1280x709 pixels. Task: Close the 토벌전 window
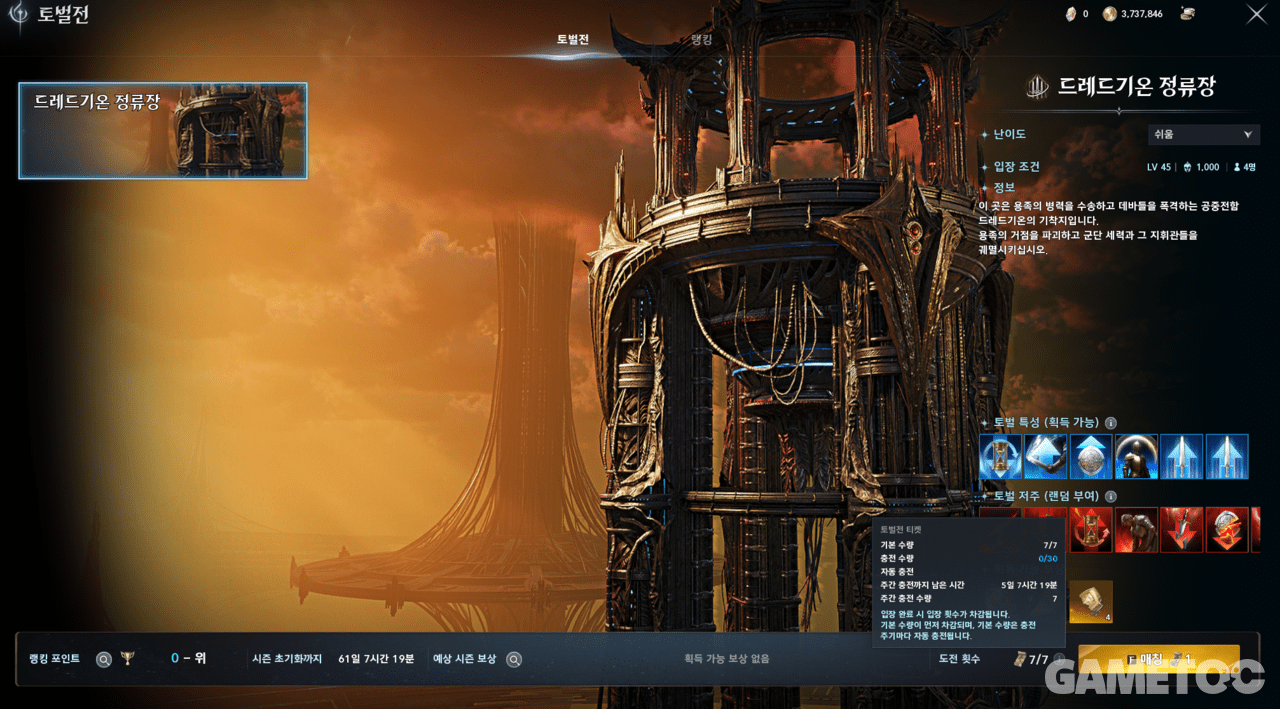pyautogui.click(x=1256, y=14)
